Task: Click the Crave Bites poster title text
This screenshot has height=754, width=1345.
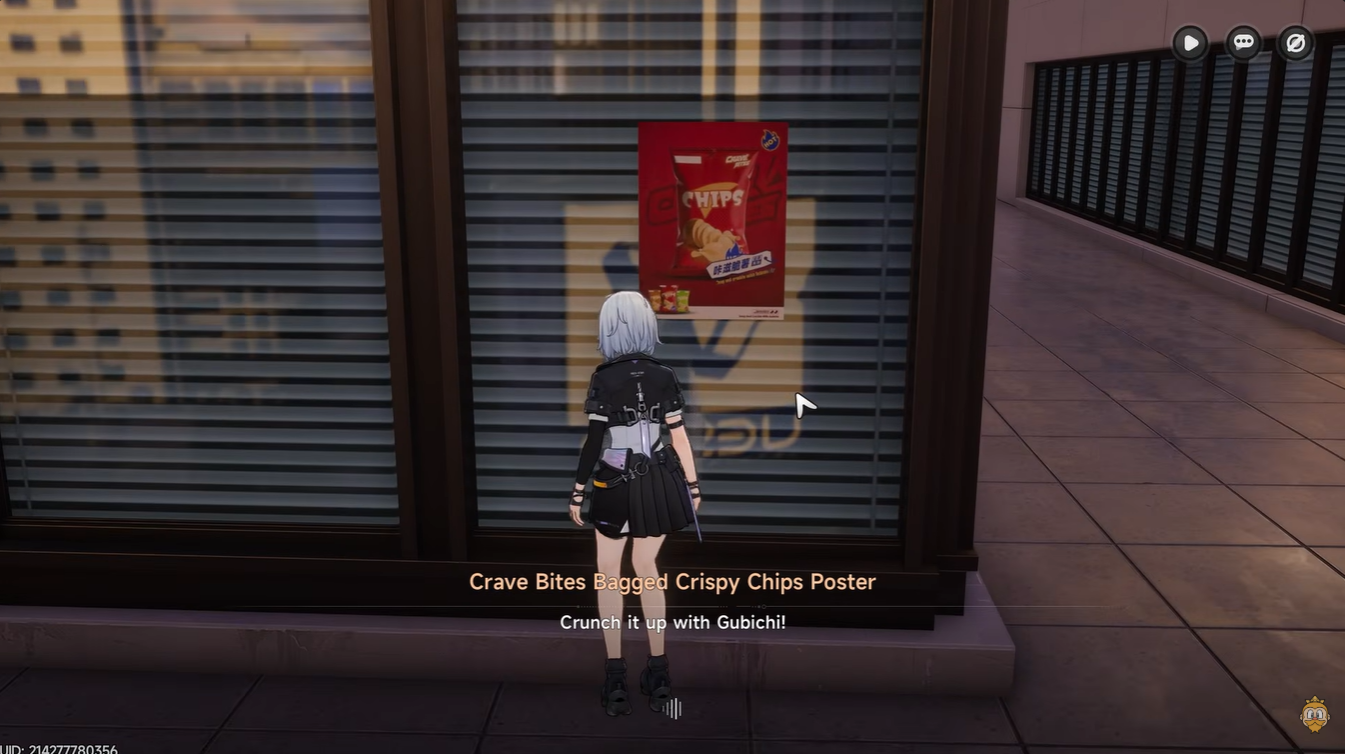Action: click(672, 581)
